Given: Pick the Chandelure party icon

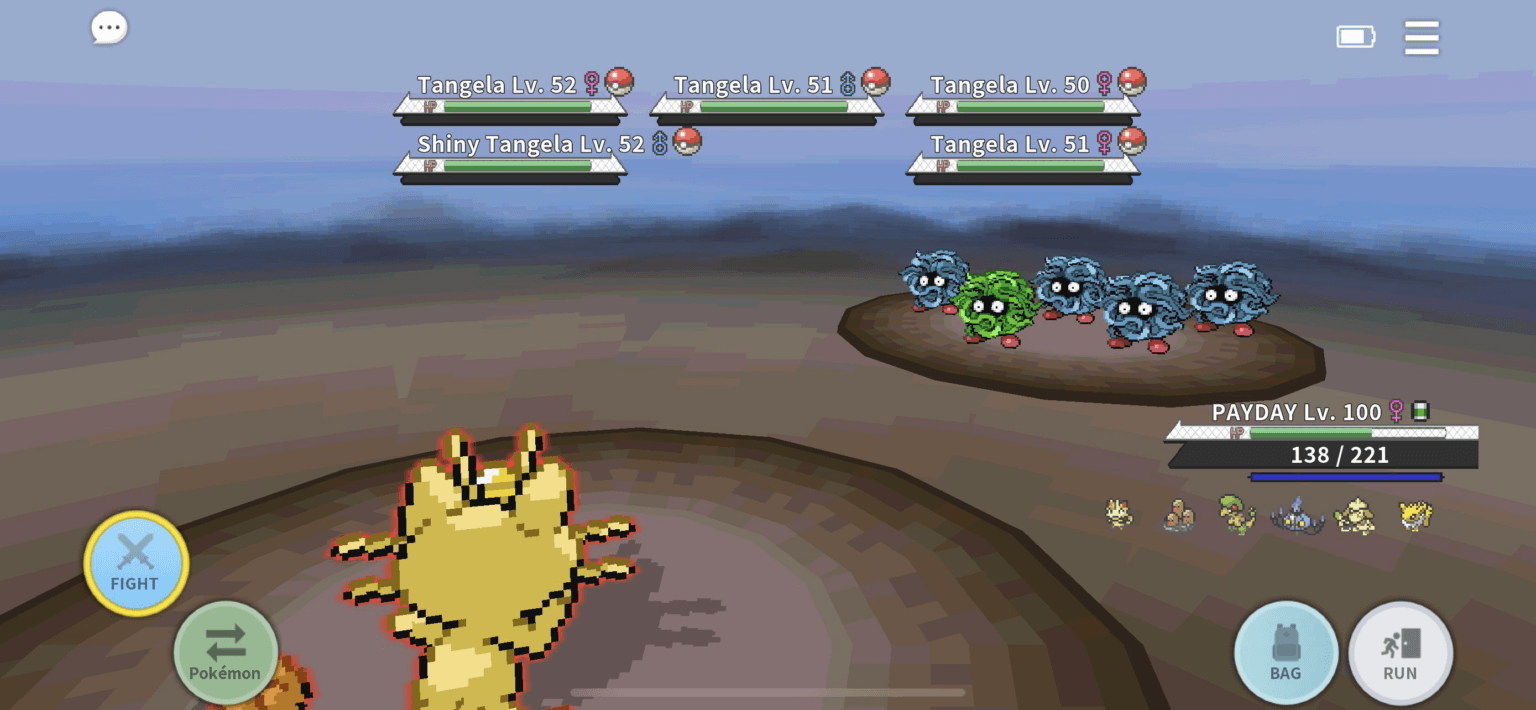Looking at the screenshot, I should 1296,515.
